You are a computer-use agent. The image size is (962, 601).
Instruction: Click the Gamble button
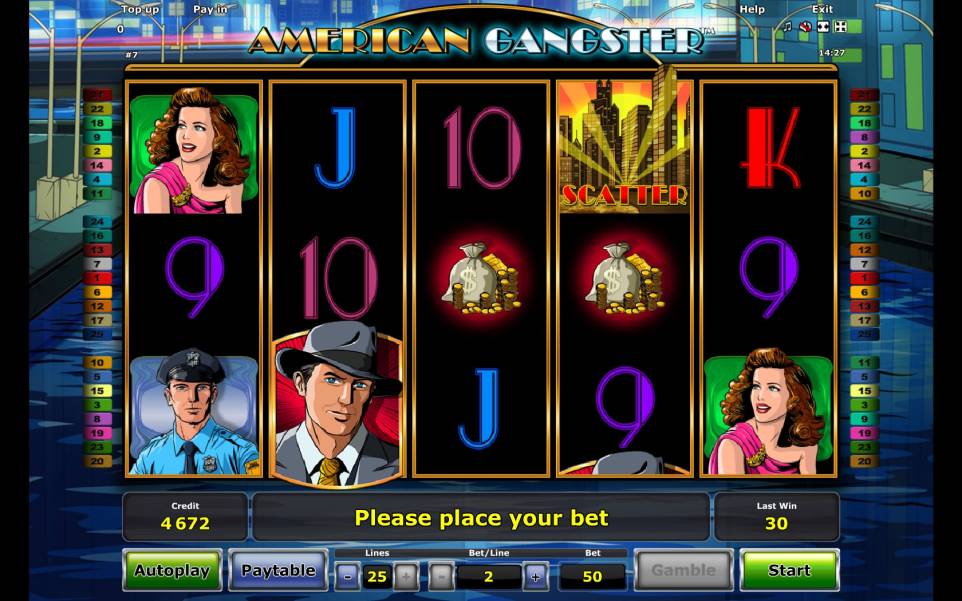pyautogui.click(x=684, y=571)
